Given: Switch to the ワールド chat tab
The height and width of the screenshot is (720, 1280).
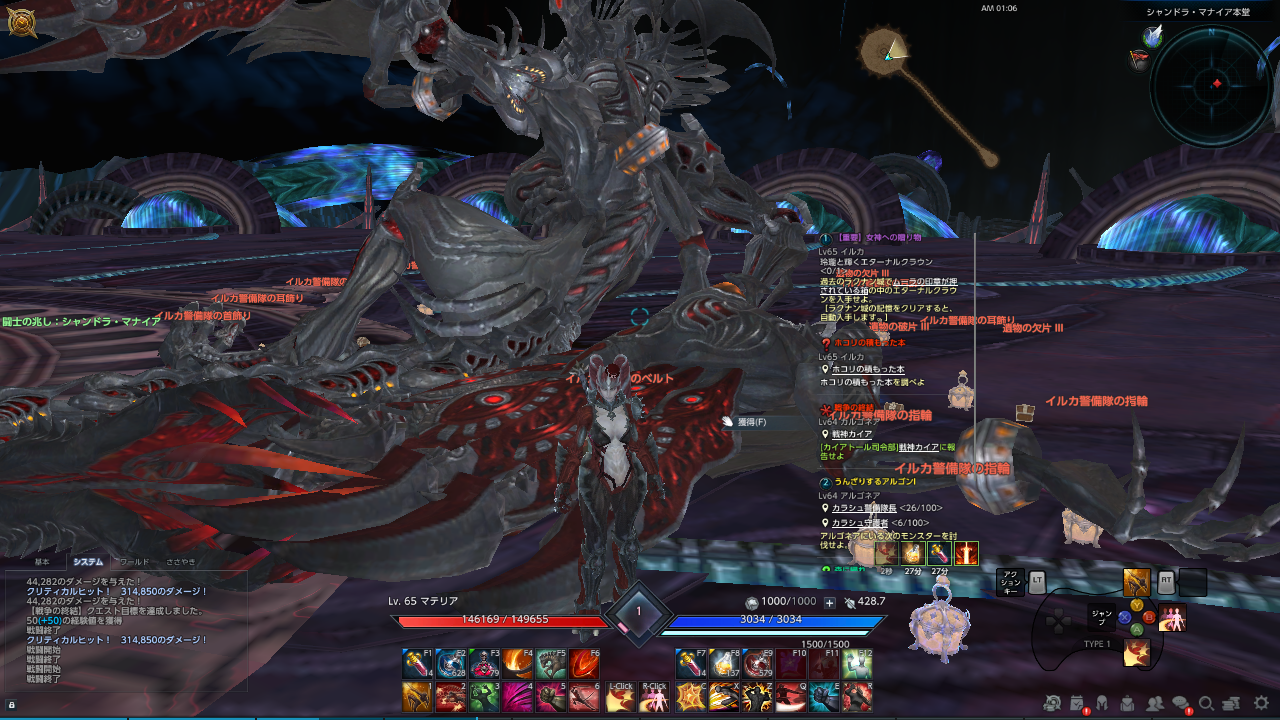Looking at the screenshot, I should coord(134,562).
